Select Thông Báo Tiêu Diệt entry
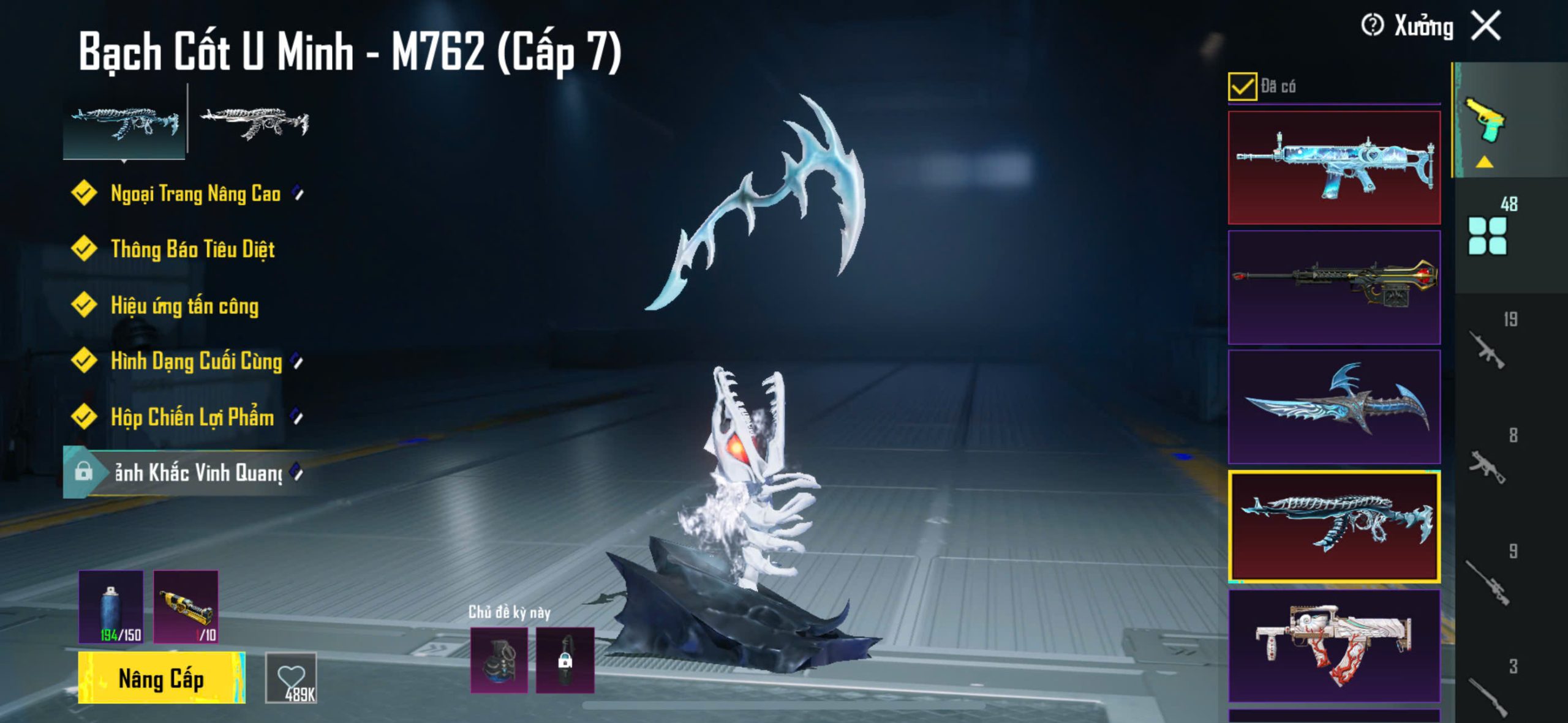 tap(192, 249)
